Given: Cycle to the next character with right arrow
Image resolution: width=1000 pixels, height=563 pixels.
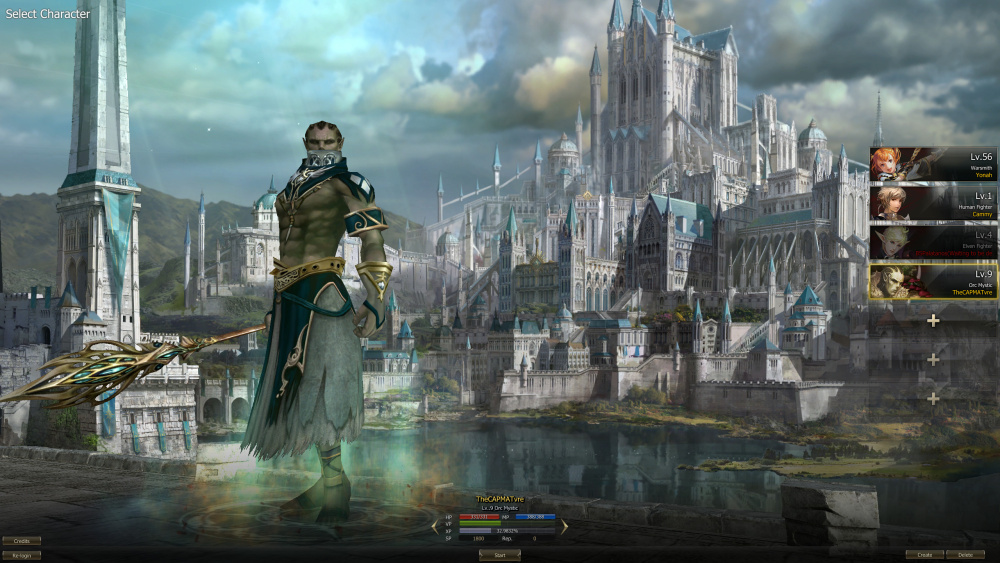Looking at the screenshot, I should coord(564,525).
